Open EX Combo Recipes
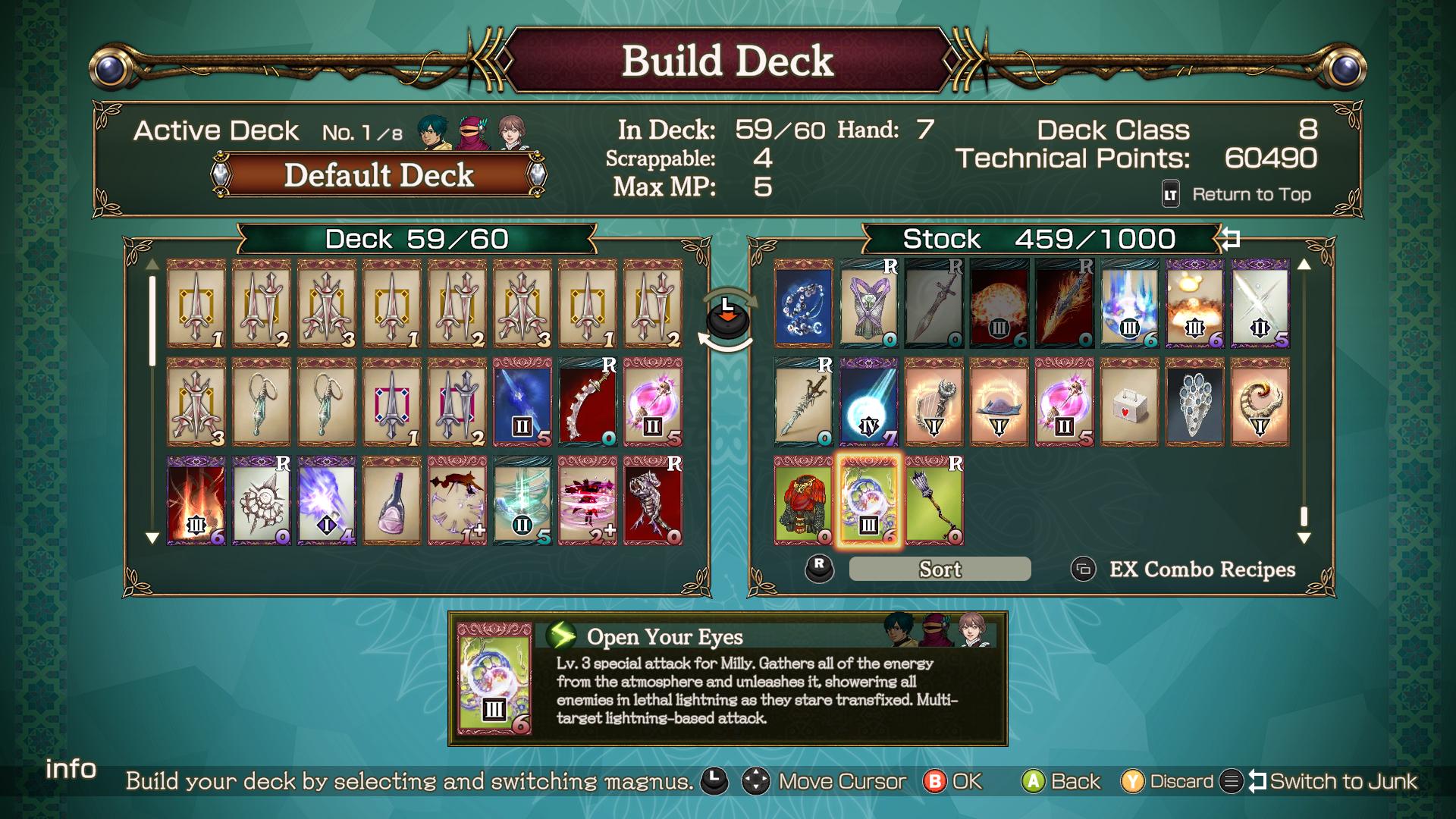The image size is (1456, 819). click(1201, 569)
